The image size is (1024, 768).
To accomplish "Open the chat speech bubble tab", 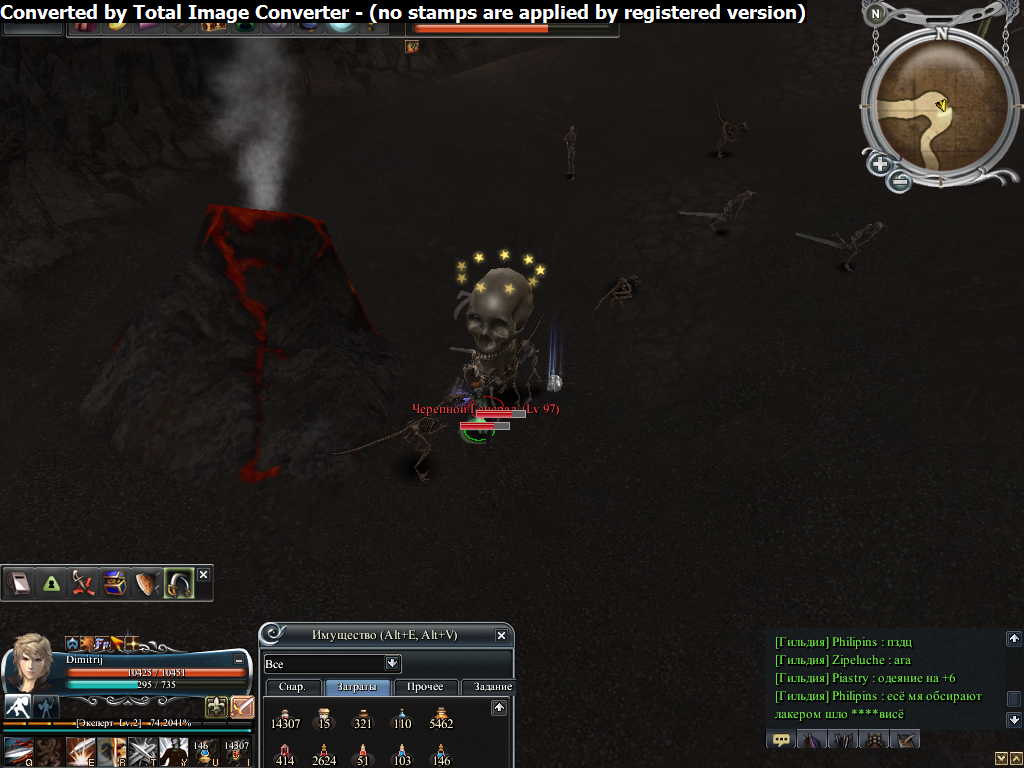I will pyautogui.click(x=781, y=740).
